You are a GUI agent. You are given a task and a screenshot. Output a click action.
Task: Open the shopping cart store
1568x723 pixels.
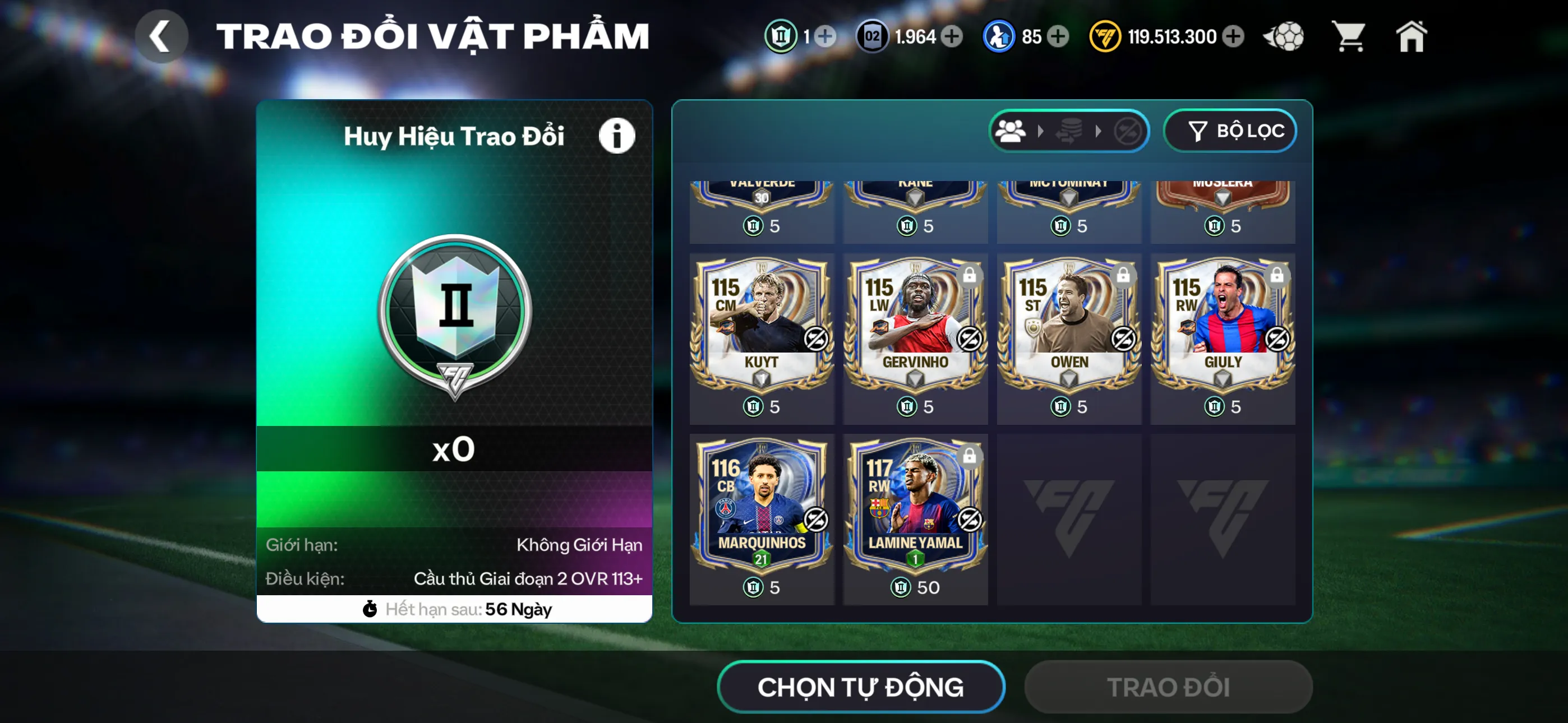tap(1349, 36)
